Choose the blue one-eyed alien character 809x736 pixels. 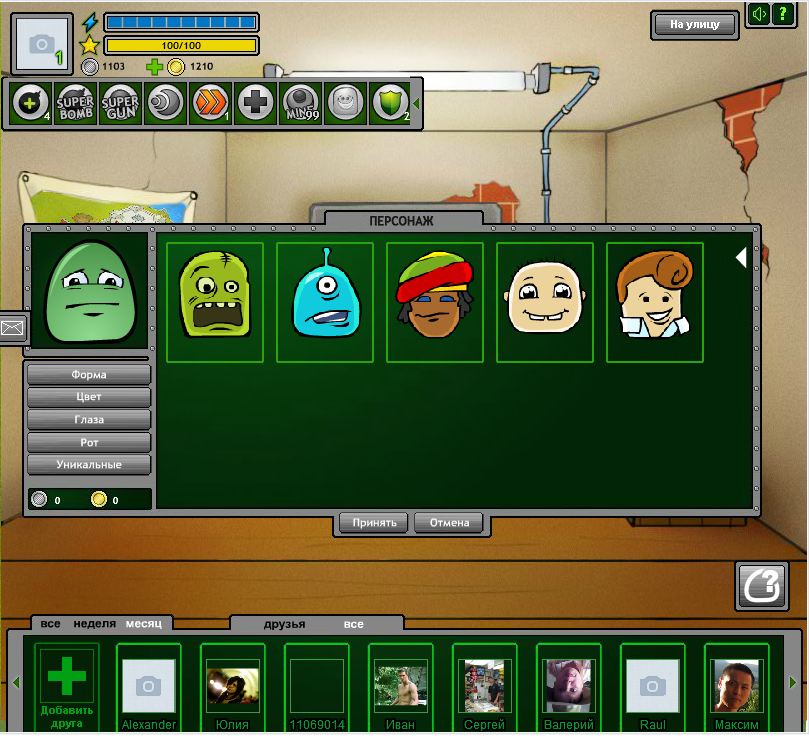click(x=324, y=301)
